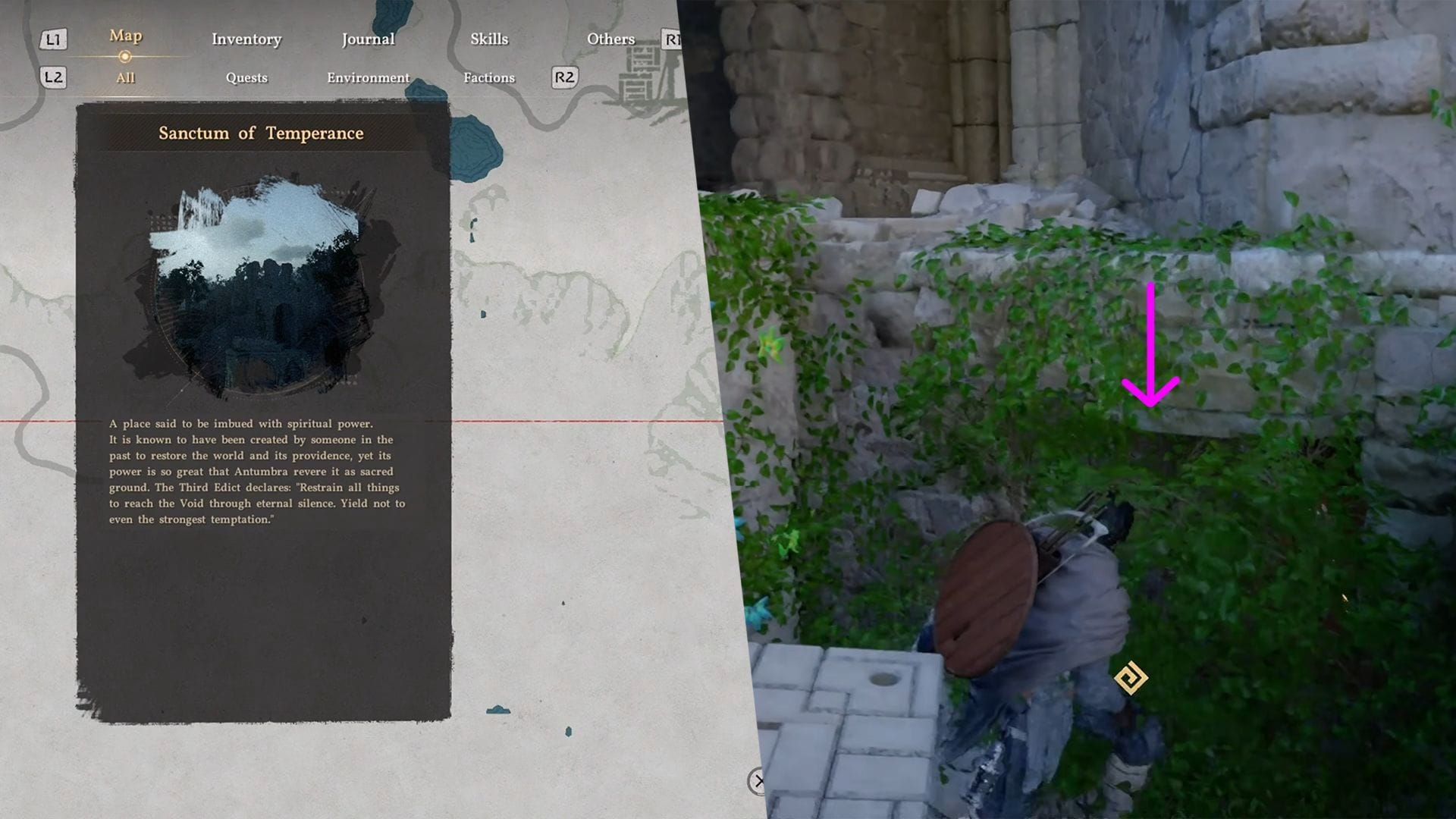
Task: Close the location info with the X button
Action: (758, 780)
